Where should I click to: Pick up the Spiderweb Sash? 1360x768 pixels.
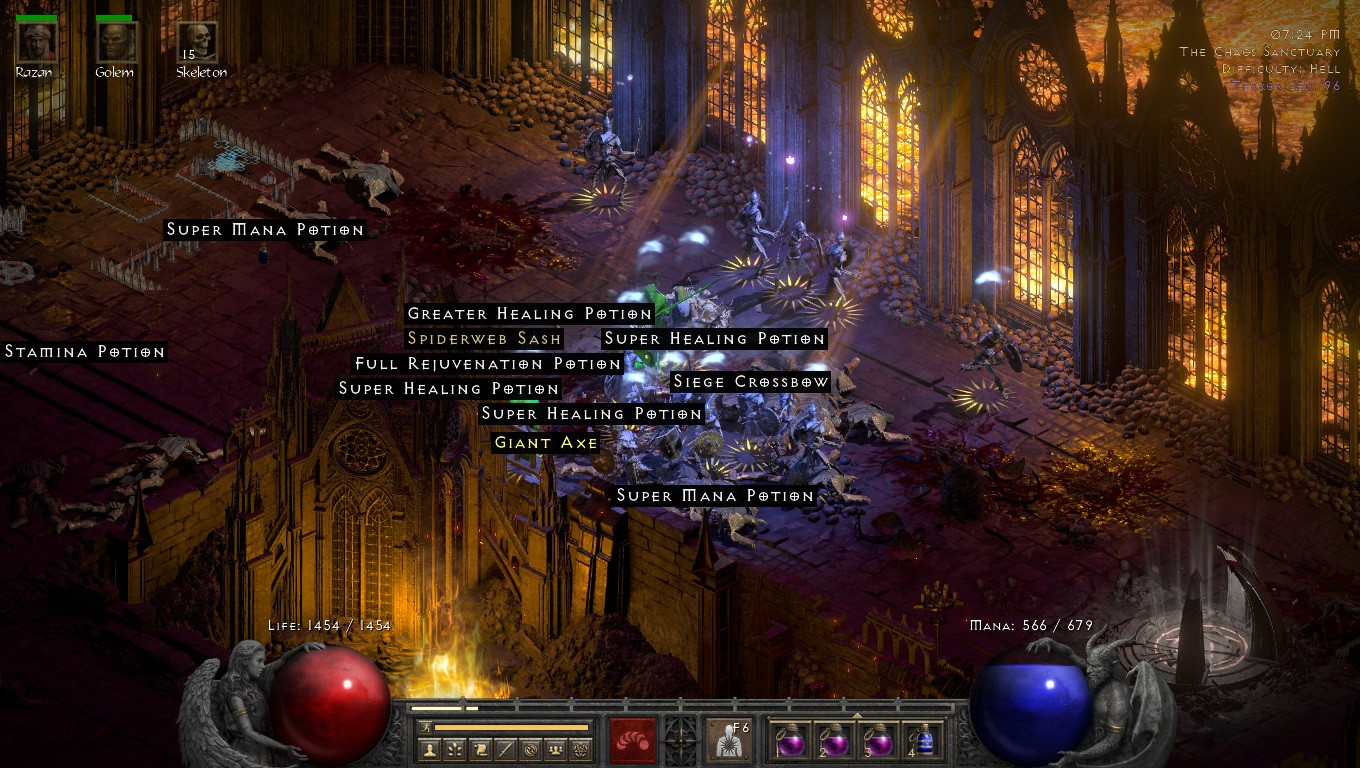483,339
